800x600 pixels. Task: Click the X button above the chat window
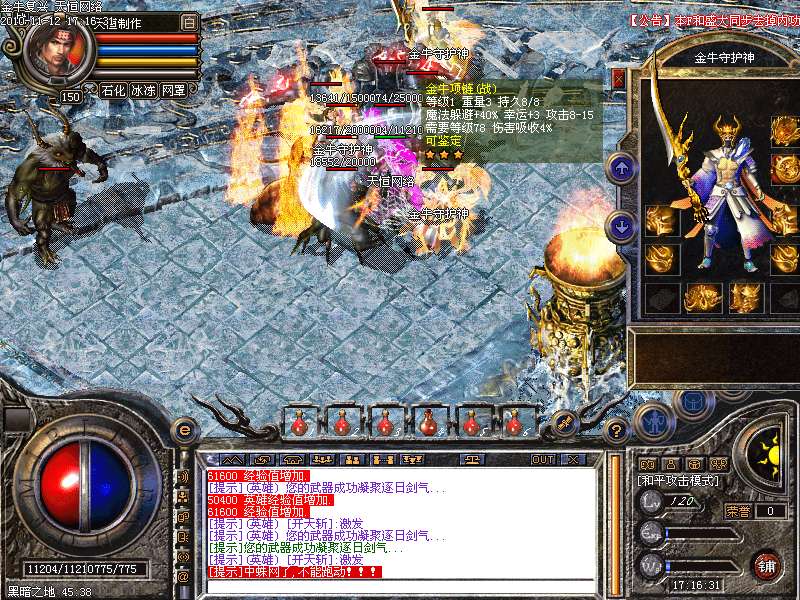[574, 459]
